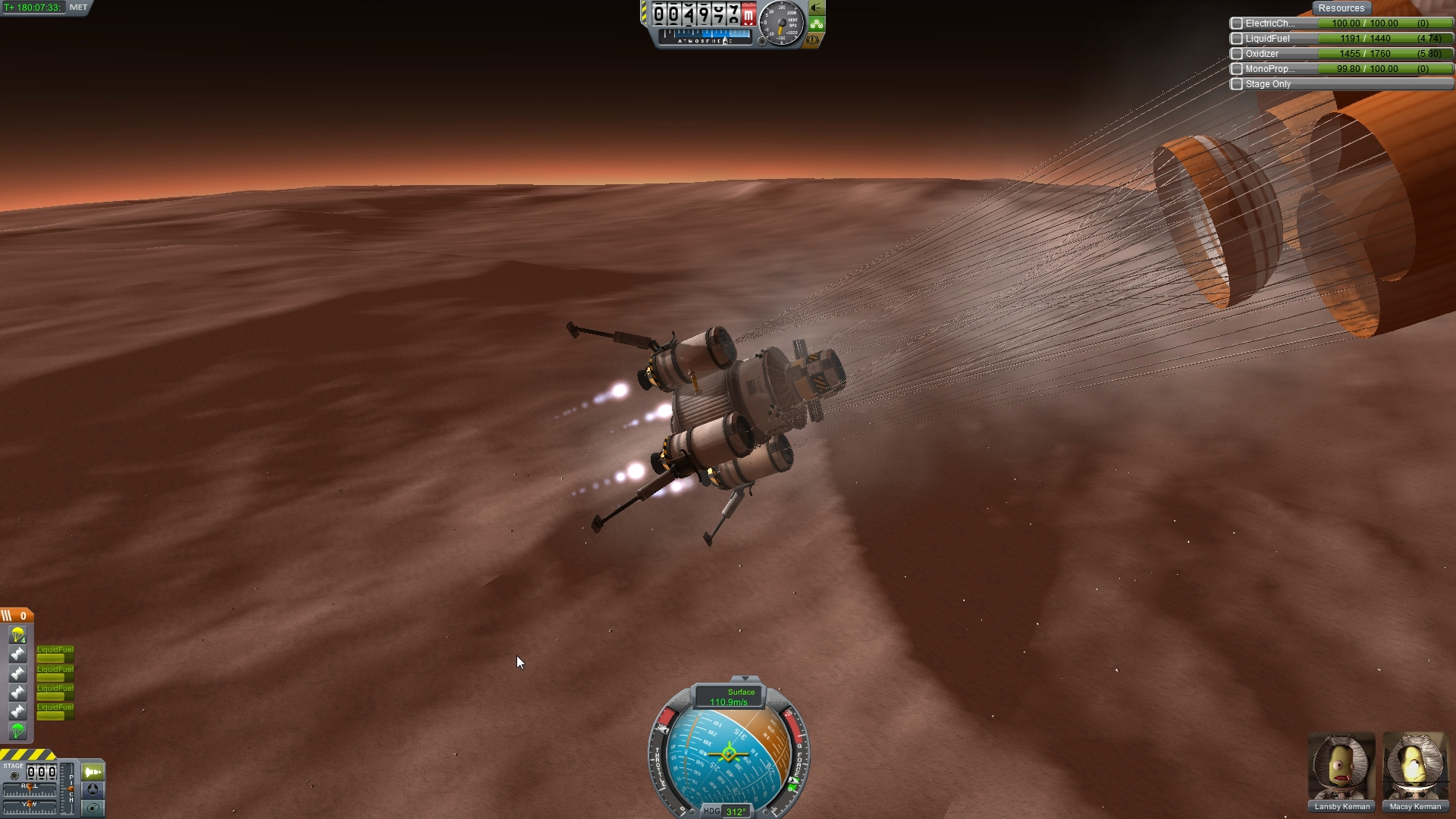
Task: Toggle the lights button by the altimeter
Action: 817,8
